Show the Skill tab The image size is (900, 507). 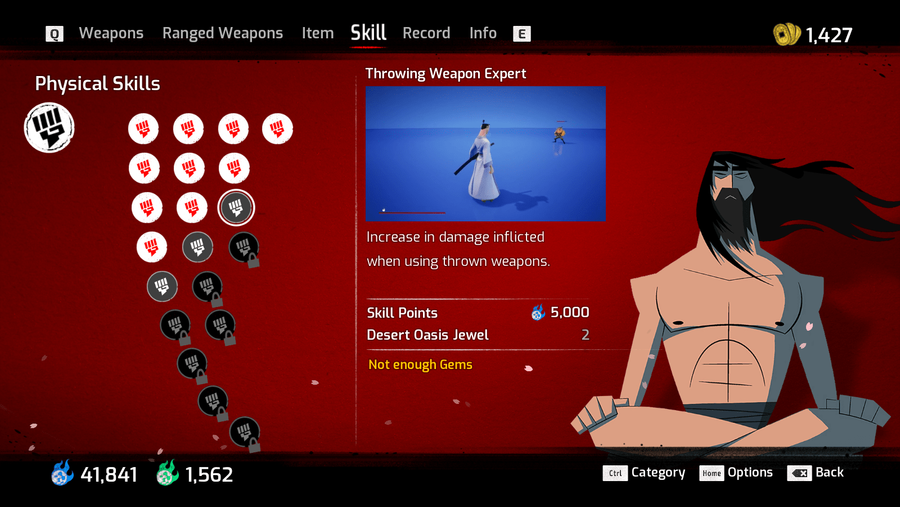pos(368,33)
